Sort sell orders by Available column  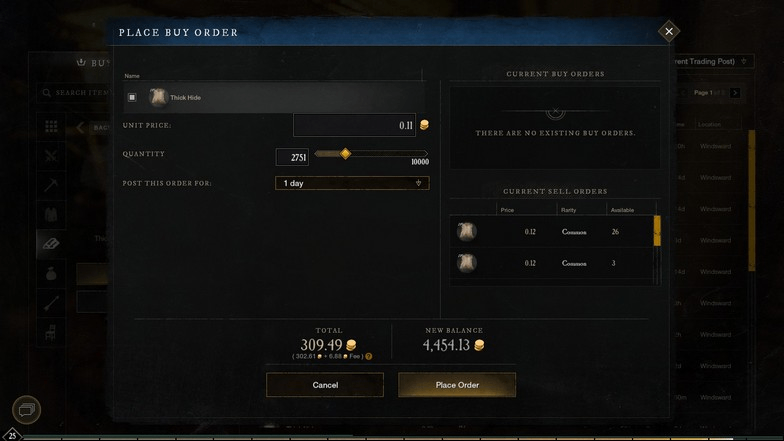[621, 210]
